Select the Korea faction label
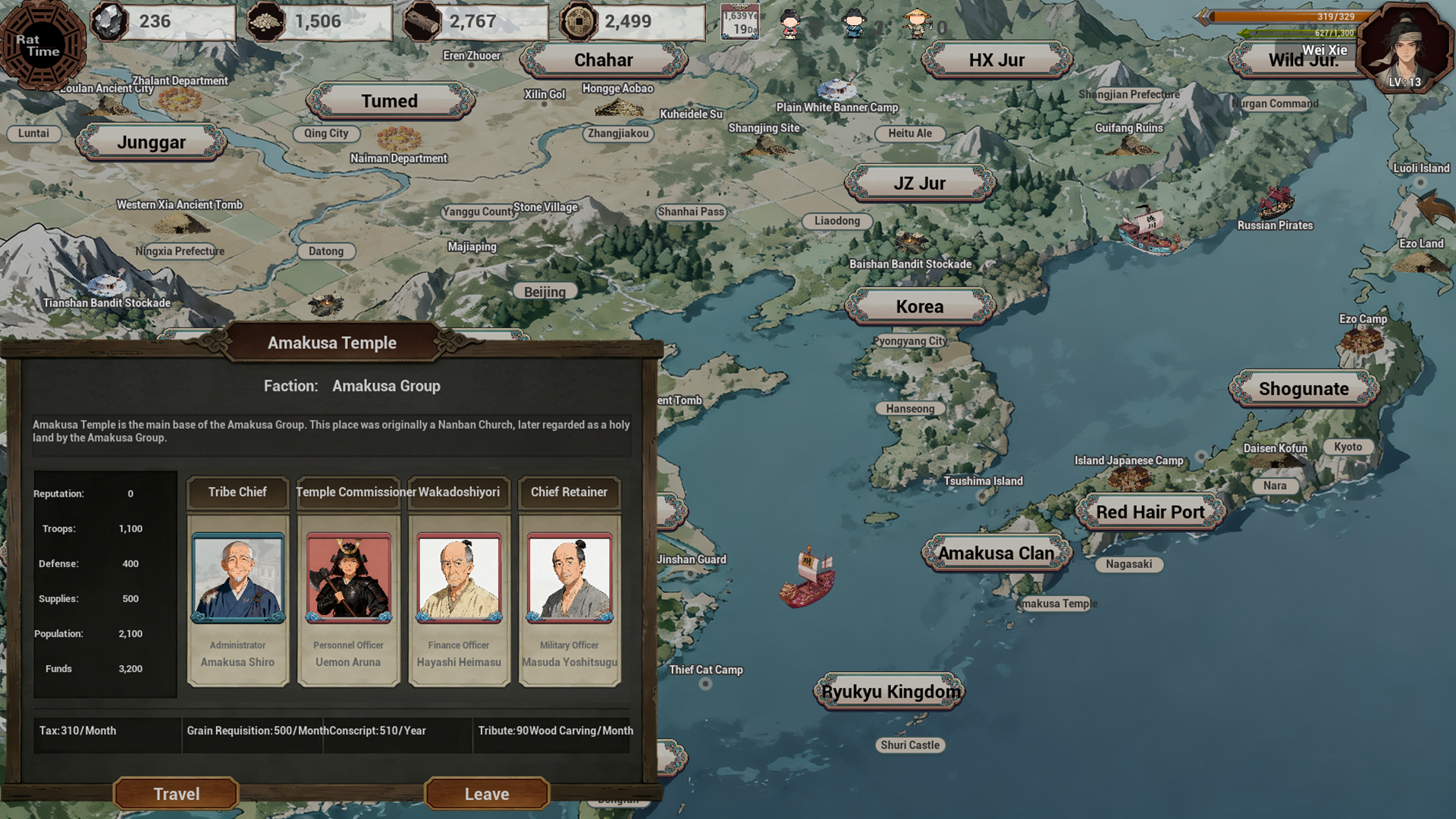1456x819 pixels. click(x=920, y=306)
